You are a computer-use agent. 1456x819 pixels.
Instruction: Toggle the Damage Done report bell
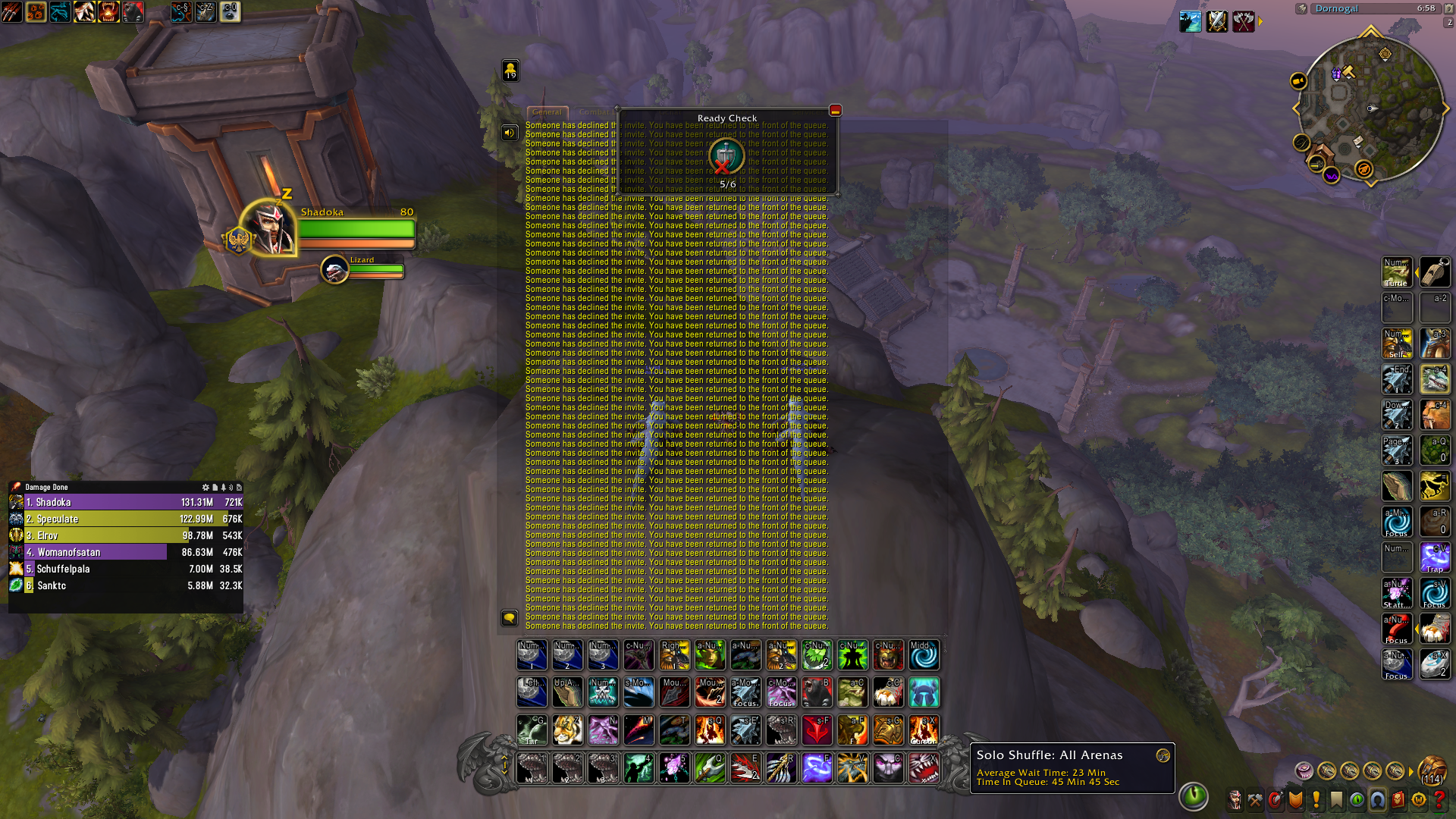[x=223, y=488]
